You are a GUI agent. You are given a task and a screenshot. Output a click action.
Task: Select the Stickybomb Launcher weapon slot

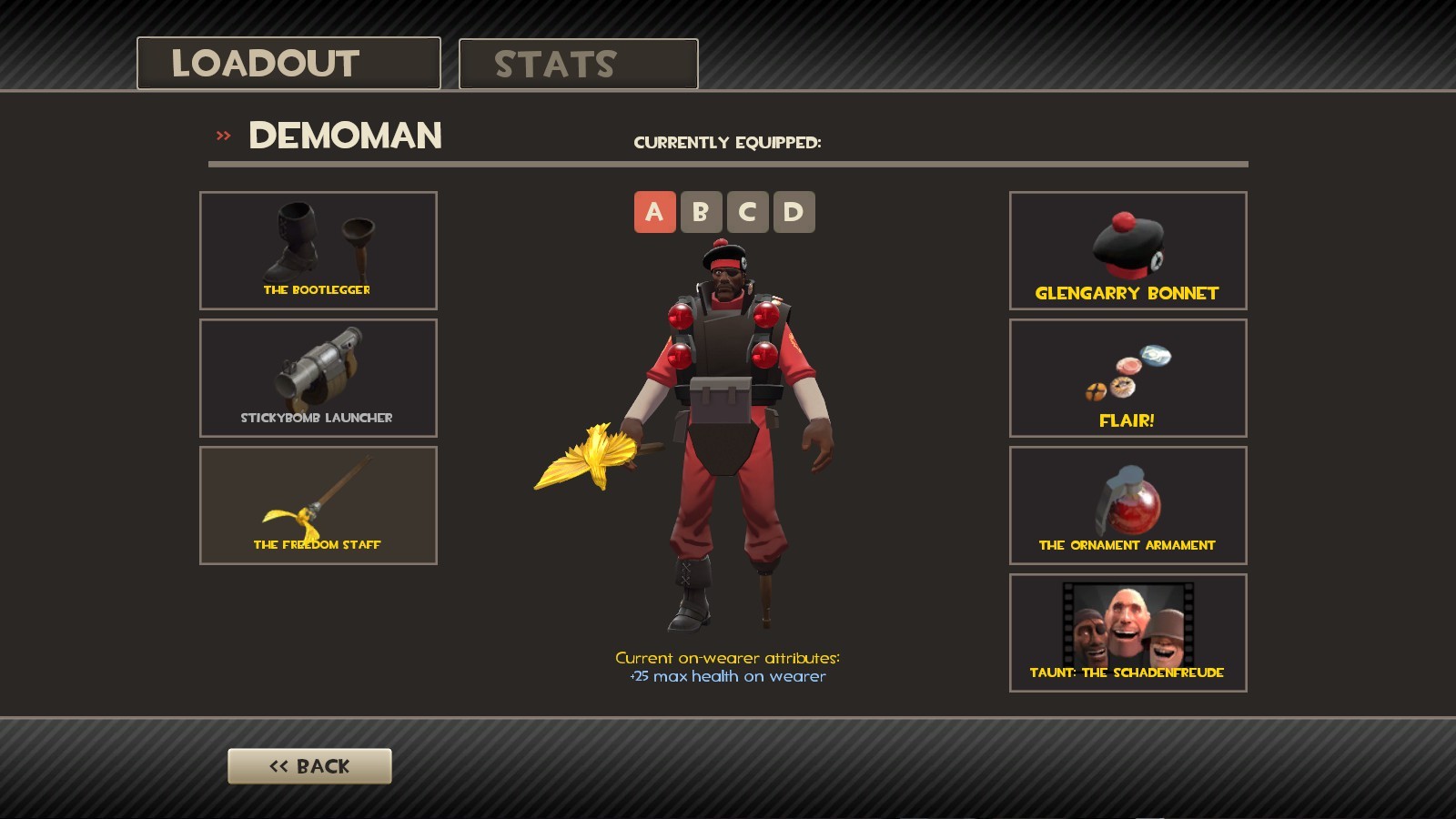pyautogui.click(x=318, y=377)
